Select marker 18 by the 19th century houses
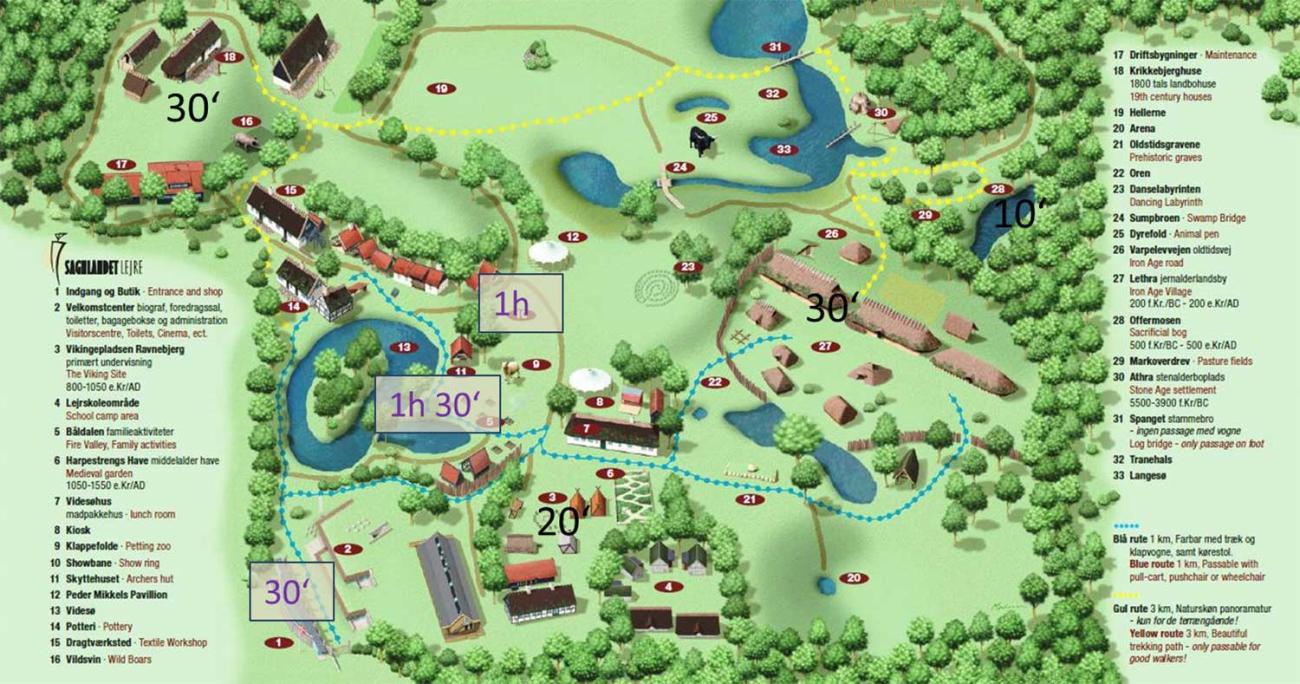The image size is (1300, 684). point(230,57)
